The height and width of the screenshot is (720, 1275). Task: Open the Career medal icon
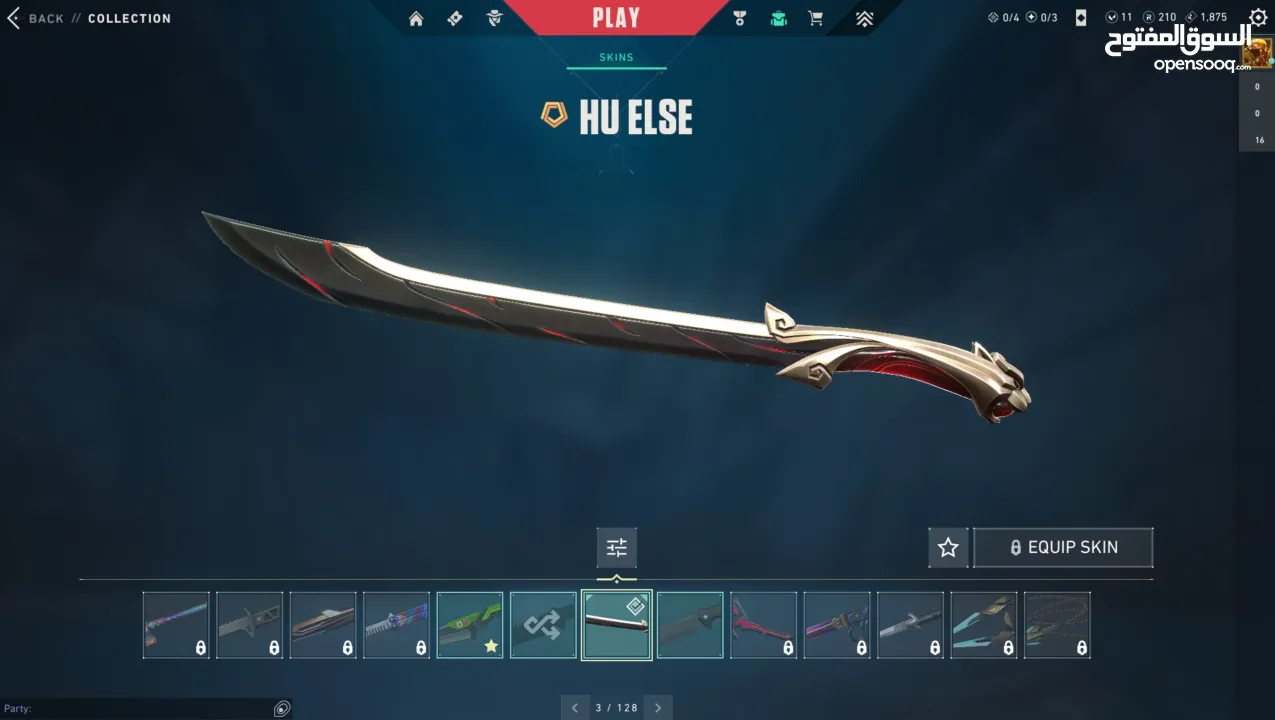tap(739, 18)
